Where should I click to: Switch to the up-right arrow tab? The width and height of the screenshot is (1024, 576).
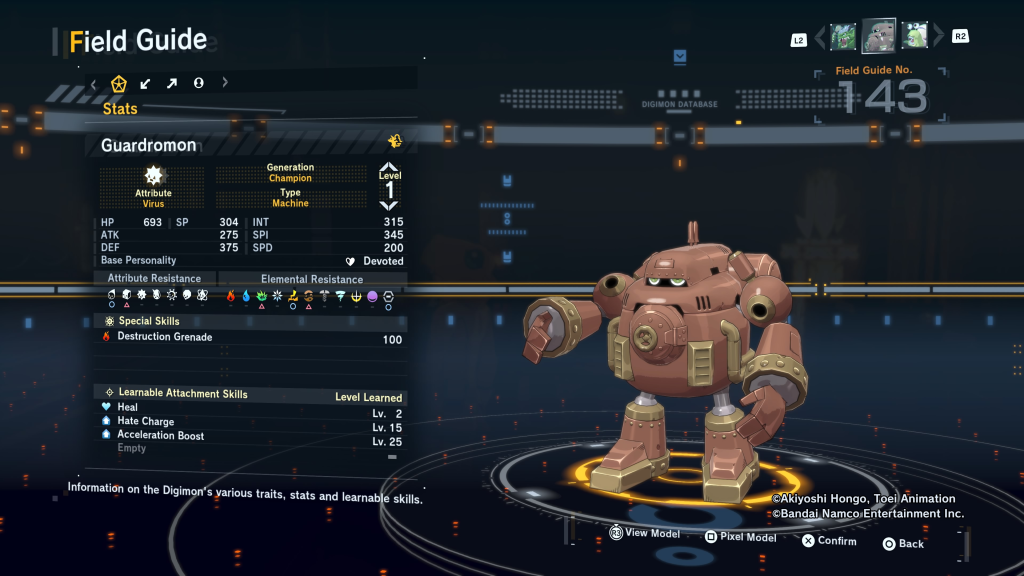point(172,83)
